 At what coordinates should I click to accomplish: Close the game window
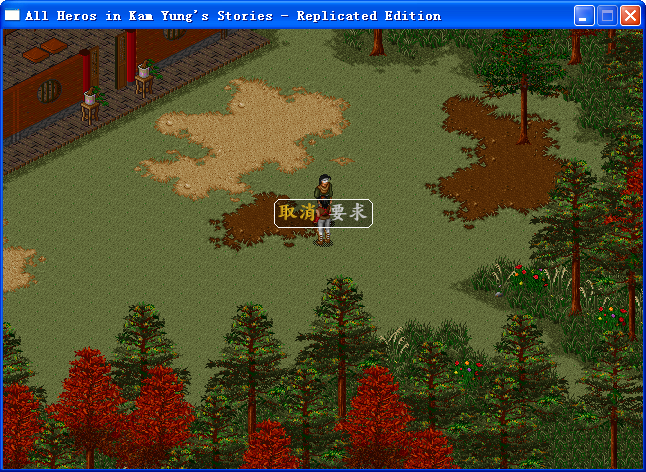[x=630, y=15]
